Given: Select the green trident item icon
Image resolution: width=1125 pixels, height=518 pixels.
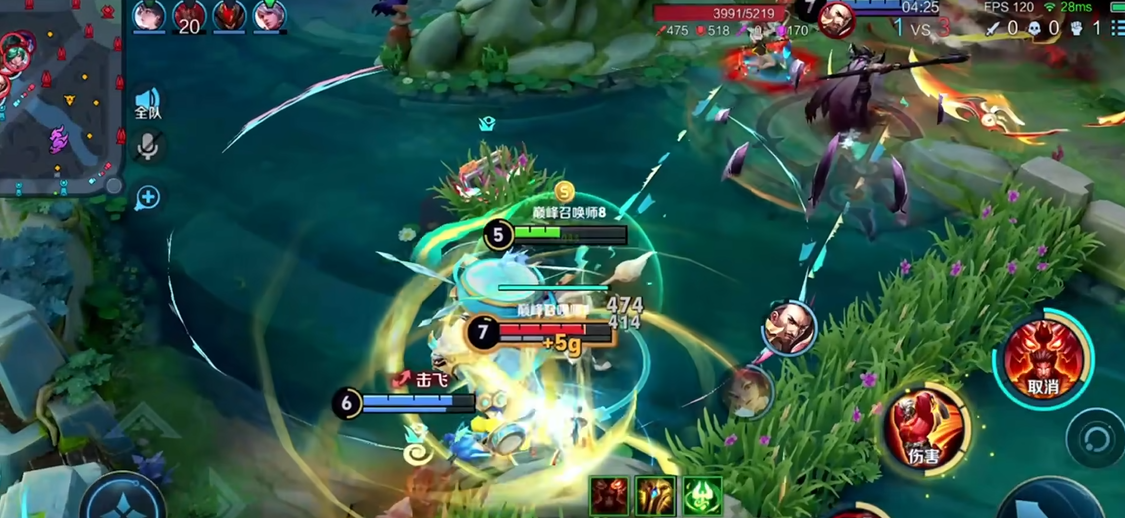Looking at the screenshot, I should coord(702,496).
